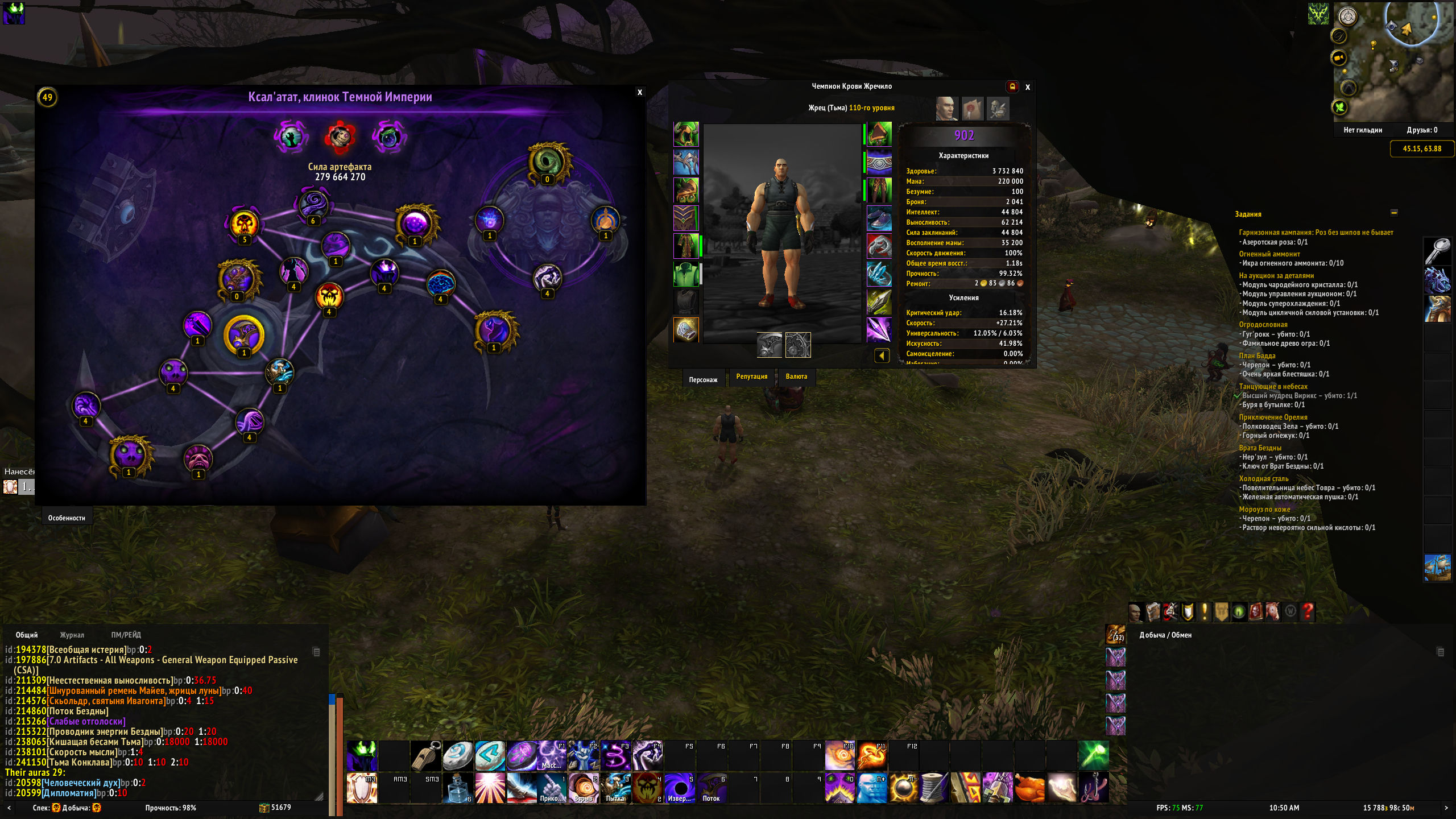This screenshot has width=1456, height=819.
Task: Open the ПМ/РЕЙД chat tab
Action: pos(126,635)
